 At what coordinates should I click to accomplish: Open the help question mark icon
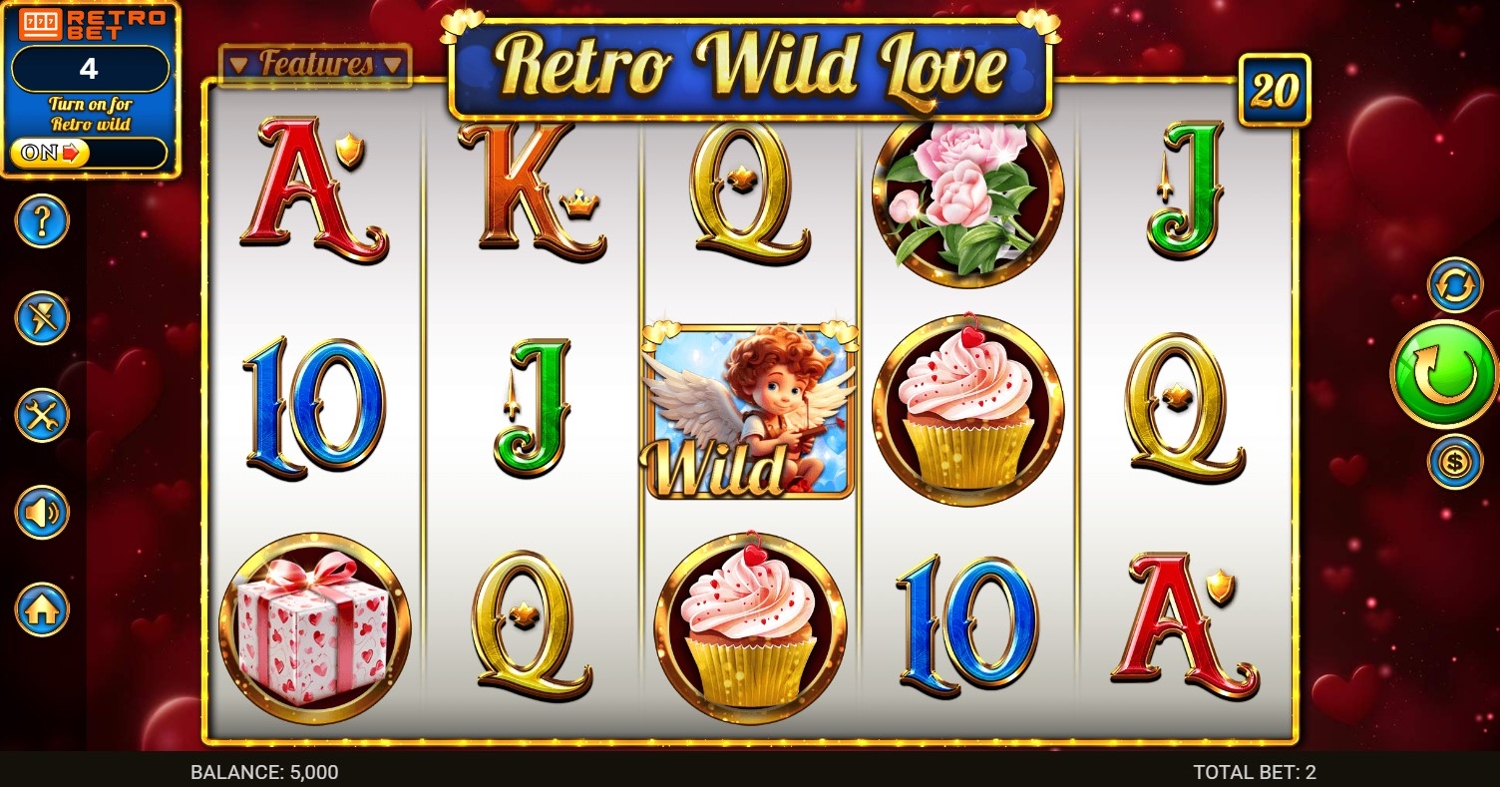point(42,221)
